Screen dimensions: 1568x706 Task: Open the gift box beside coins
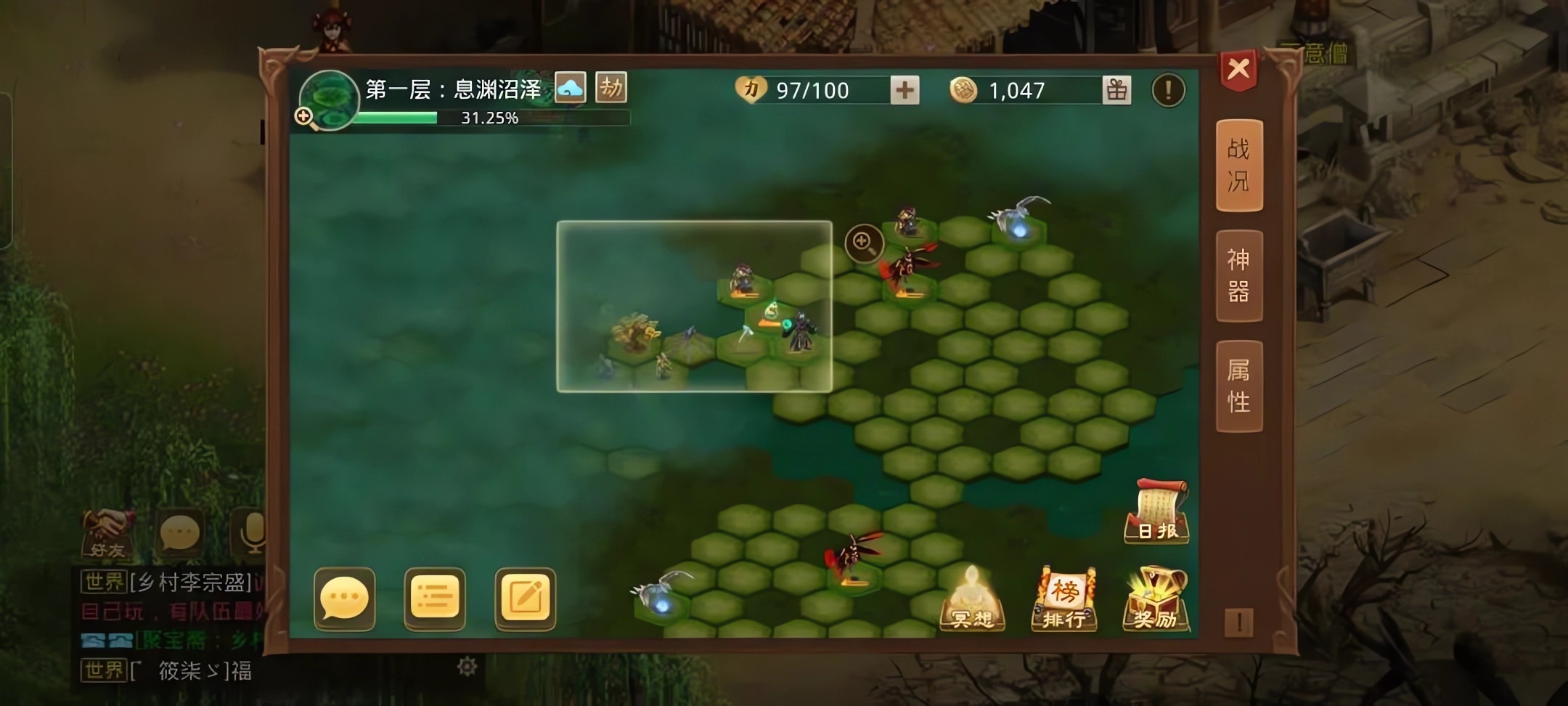1116,91
